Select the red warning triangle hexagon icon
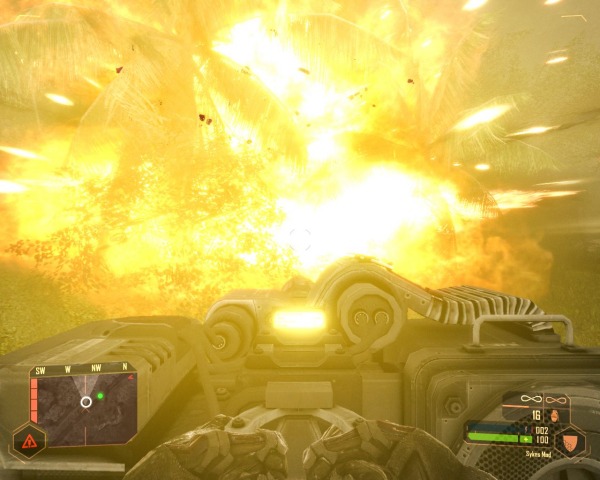The height and width of the screenshot is (480, 600). [x=28, y=441]
